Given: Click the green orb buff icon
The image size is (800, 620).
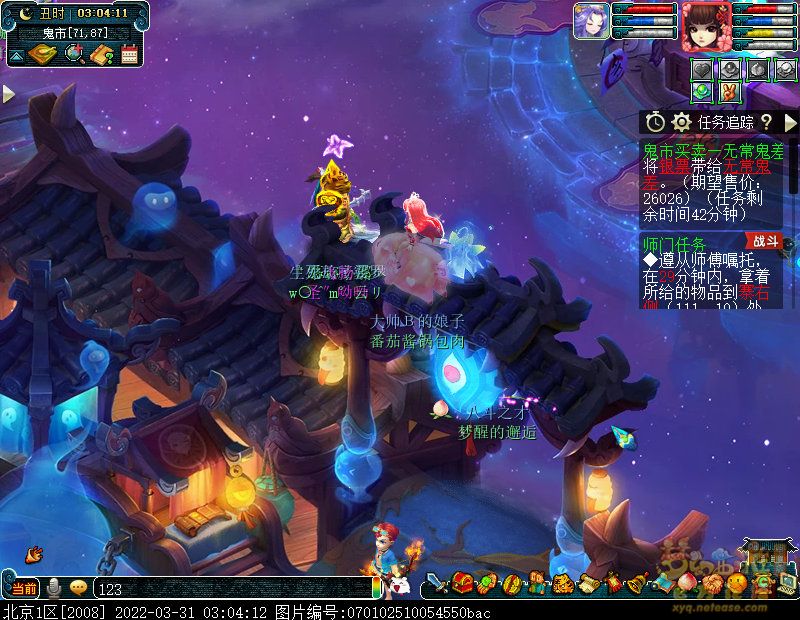Looking at the screenshot, I should point(703,91).
